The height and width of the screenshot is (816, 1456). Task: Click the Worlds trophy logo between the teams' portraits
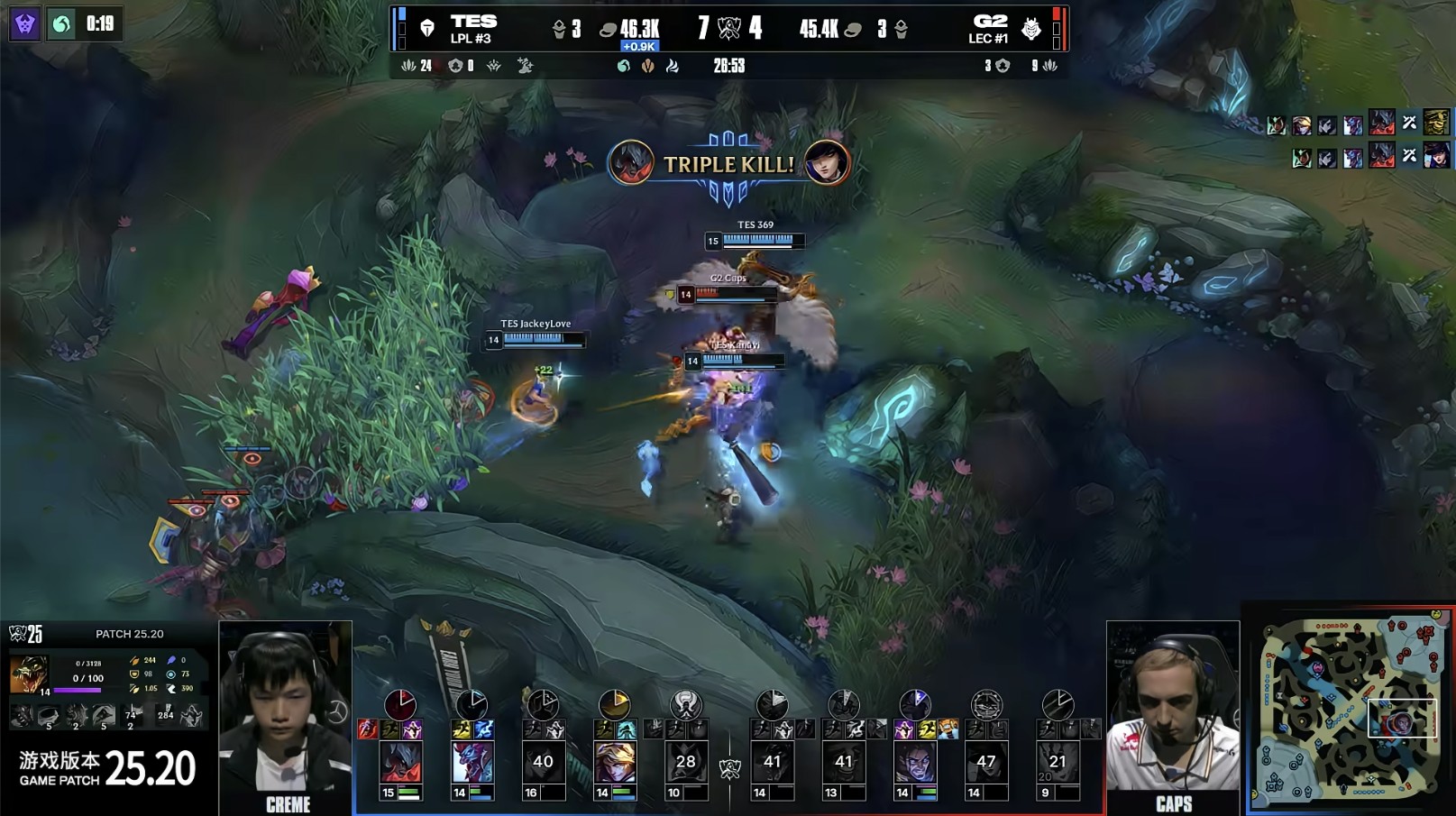point(729,768)
